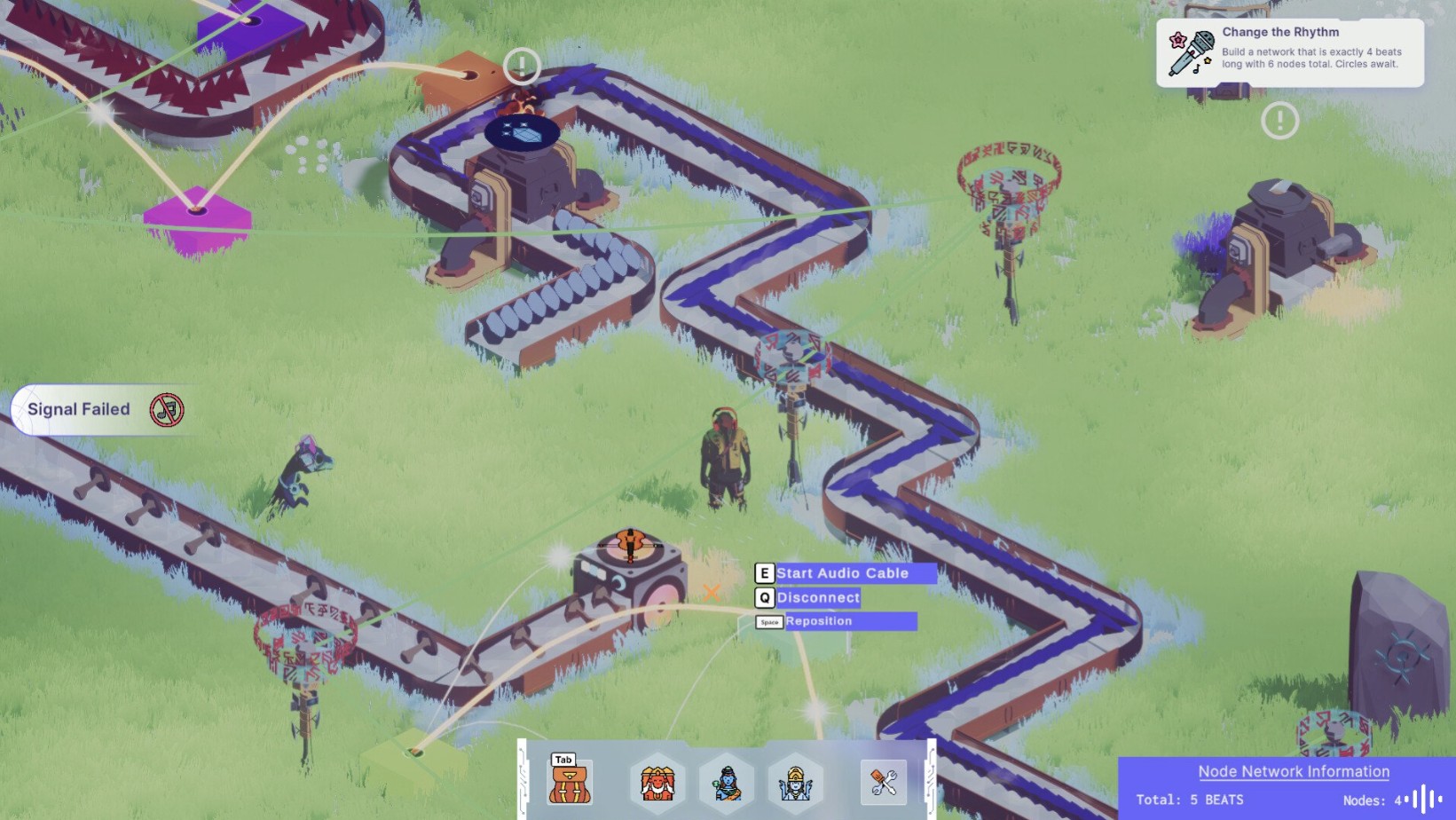
Task: Select the Space Reposition option
Action: [820, 621]
